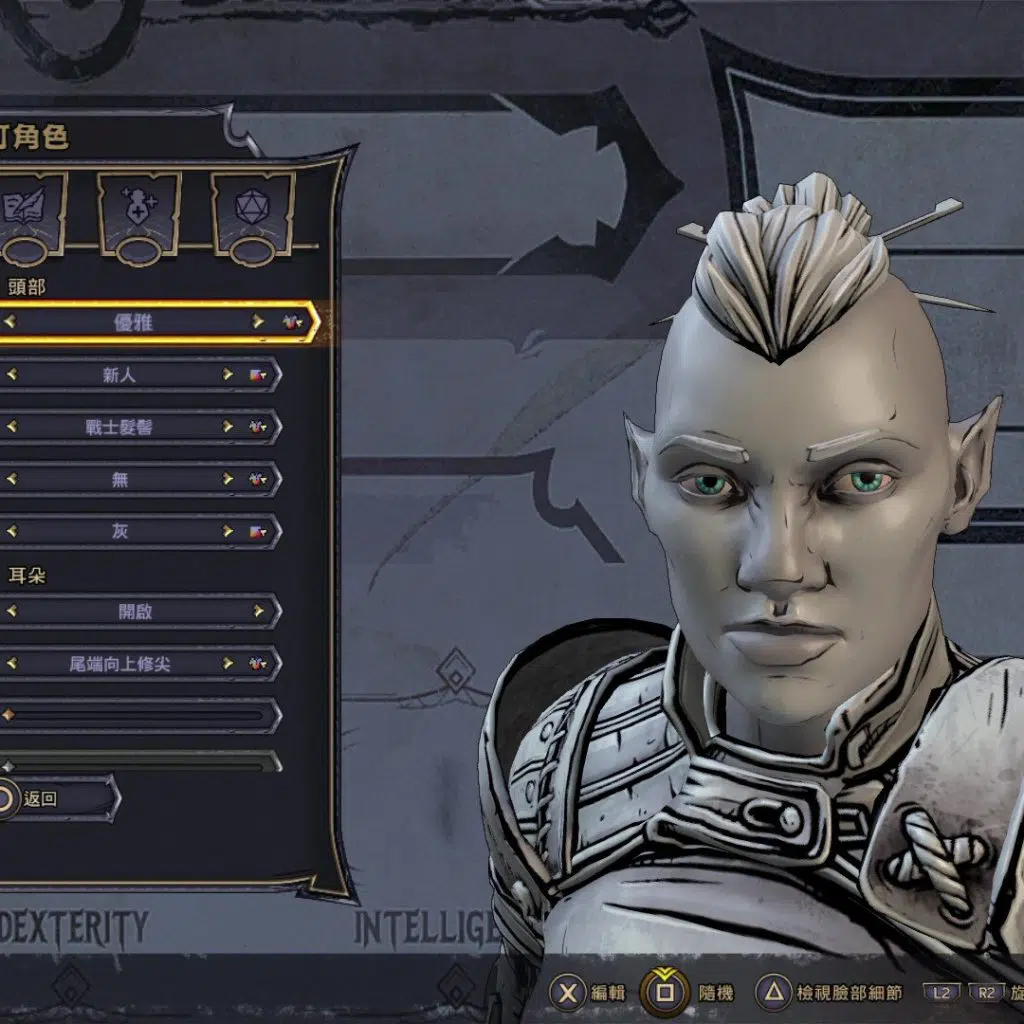This screenshot has width=1024, height=1024.
Task: Choose the 戰士髮髻 hairstyle row
Action: pyautogui.click(x=120, y=427)
